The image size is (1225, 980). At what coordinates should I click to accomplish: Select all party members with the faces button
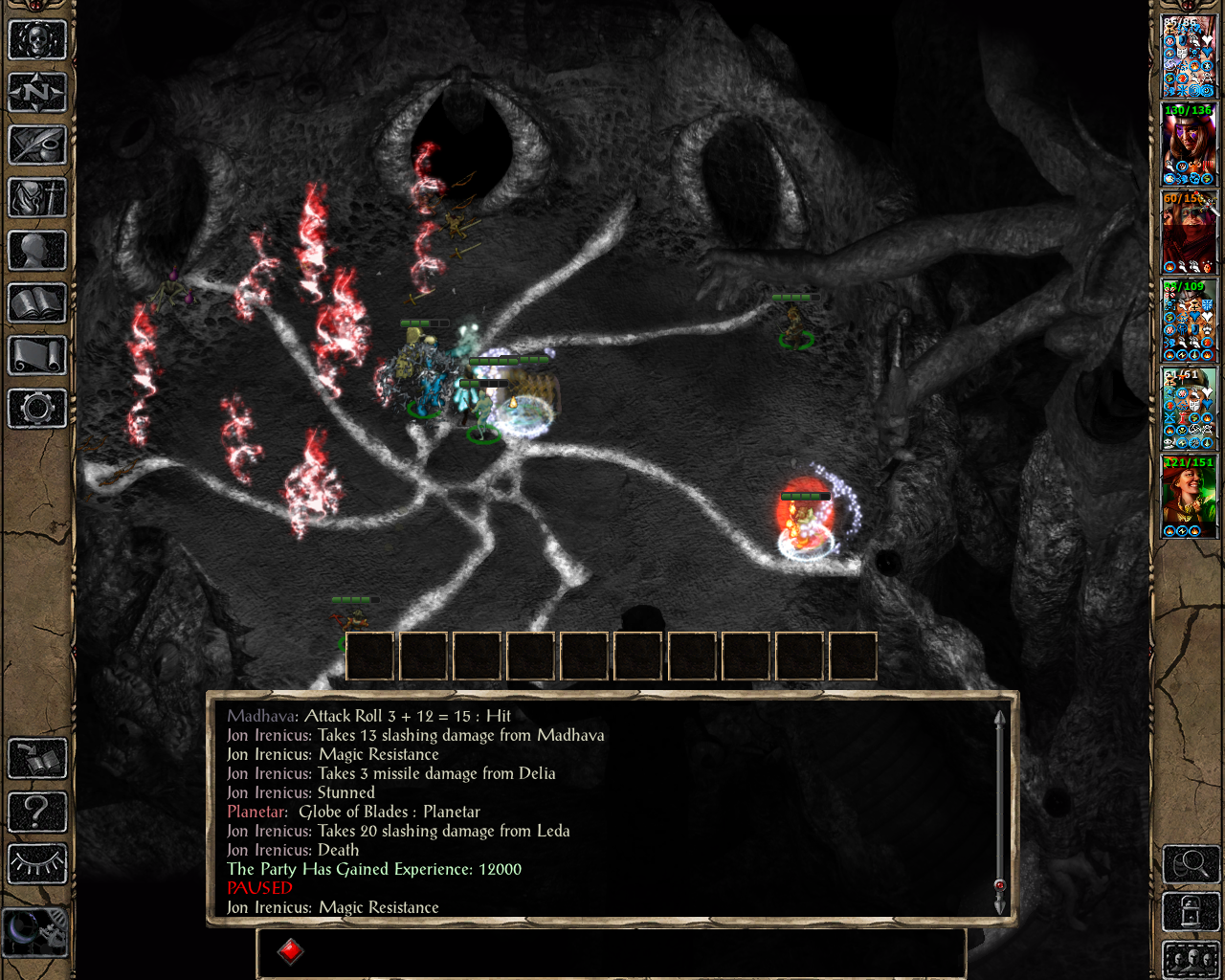point(1190,959)
